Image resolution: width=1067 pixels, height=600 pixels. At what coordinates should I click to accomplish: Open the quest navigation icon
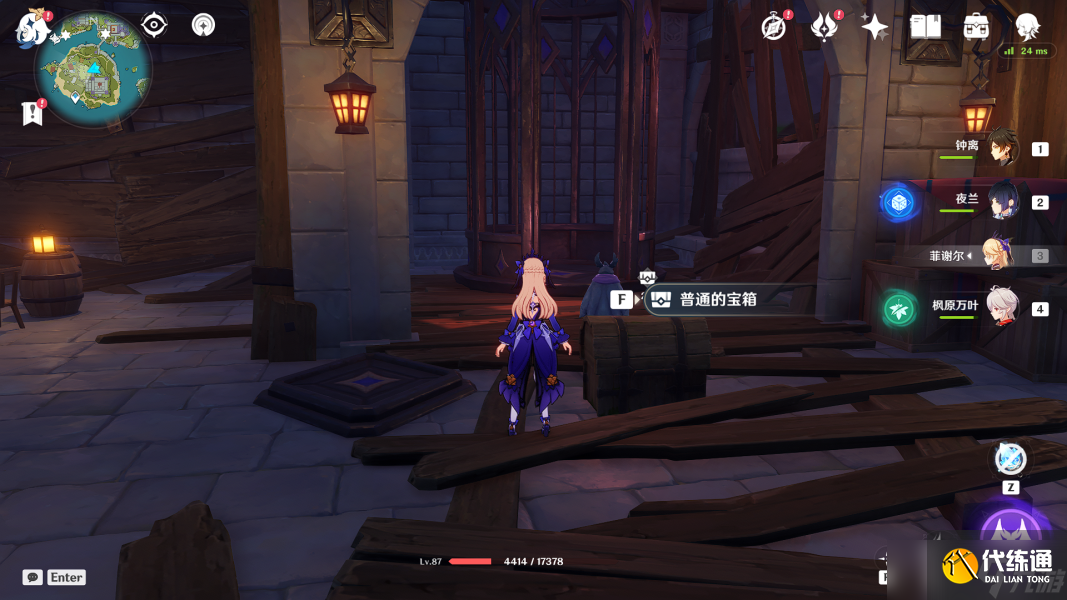coord(154,25)
